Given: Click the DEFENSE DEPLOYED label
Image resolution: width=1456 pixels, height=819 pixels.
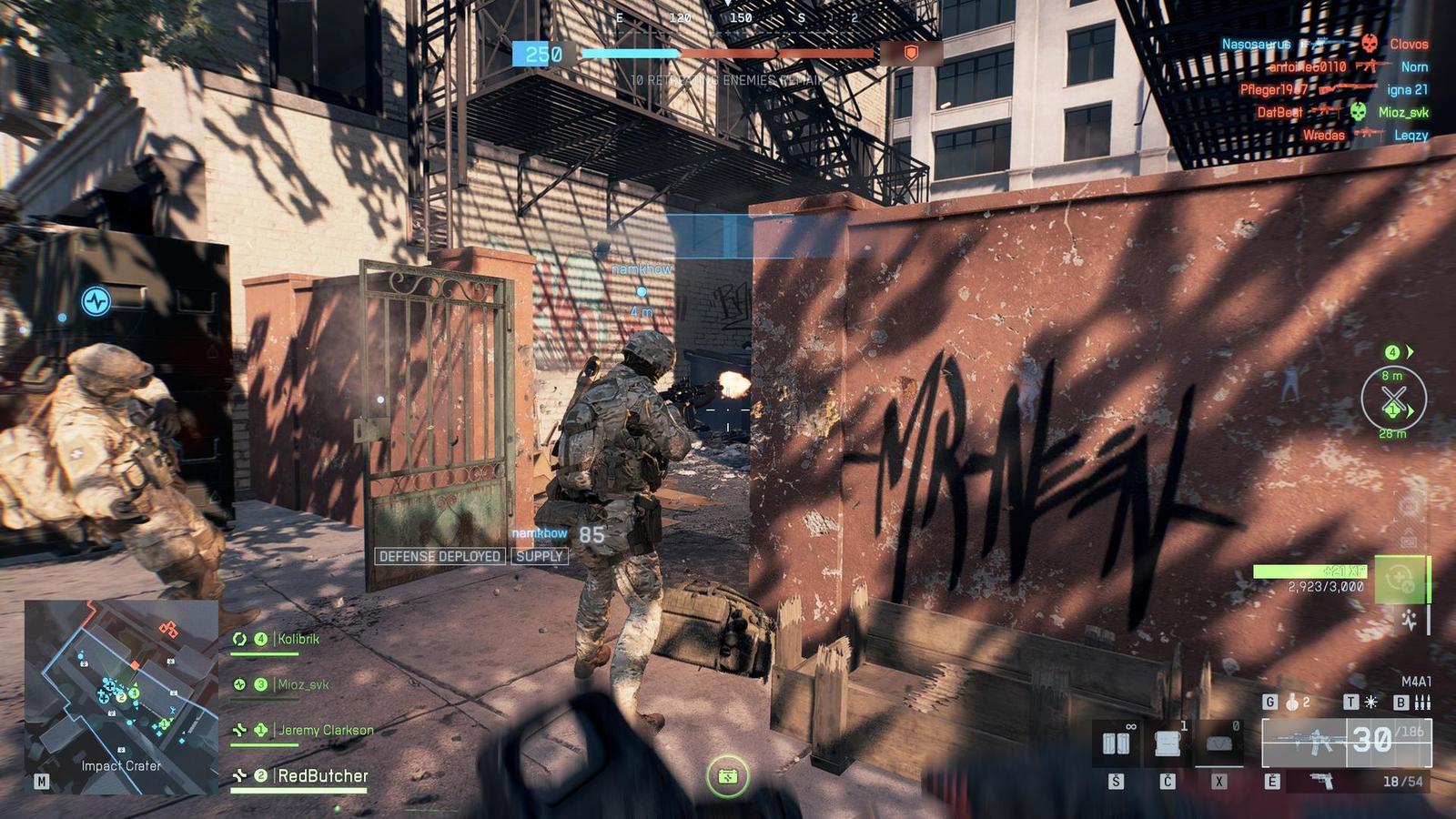Looking at the screenshot, I should point(439,556).
